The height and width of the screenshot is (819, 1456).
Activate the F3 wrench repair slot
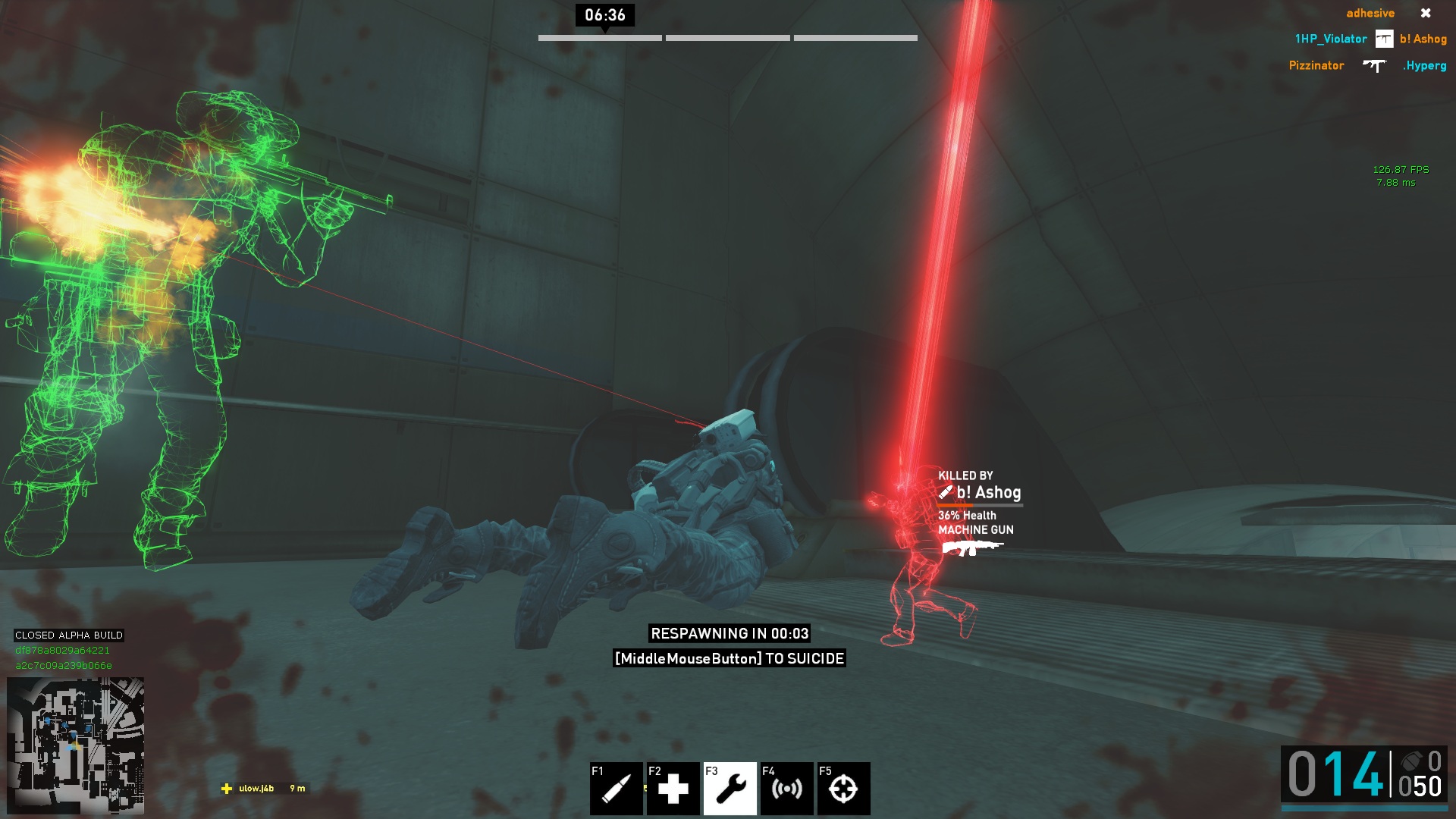pos(730,788)
